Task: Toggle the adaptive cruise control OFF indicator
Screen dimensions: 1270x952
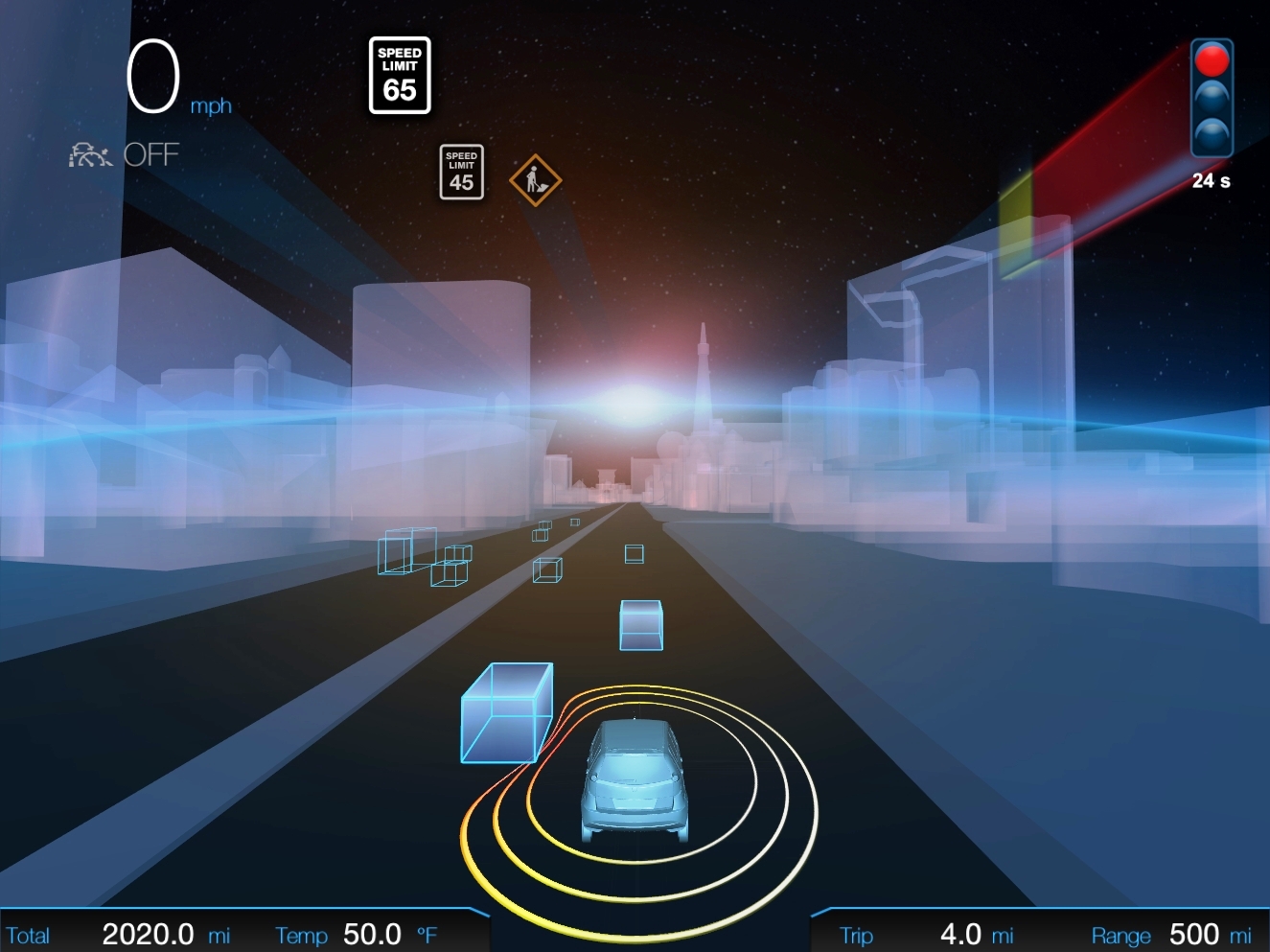Action: (x=125, y=154)
